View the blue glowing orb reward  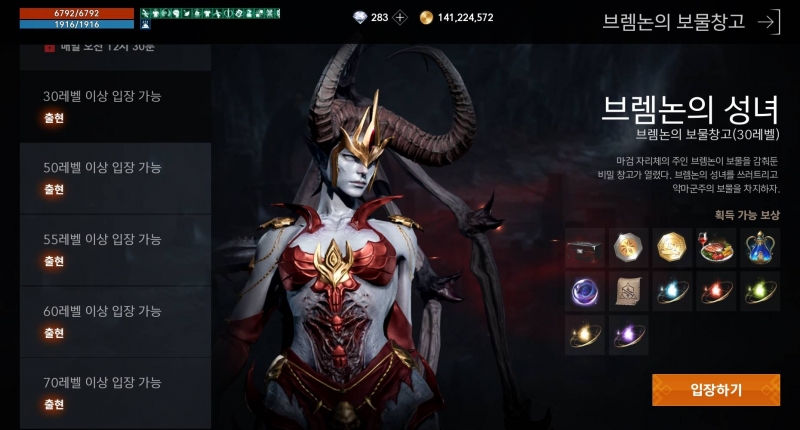tap(672, 291)
